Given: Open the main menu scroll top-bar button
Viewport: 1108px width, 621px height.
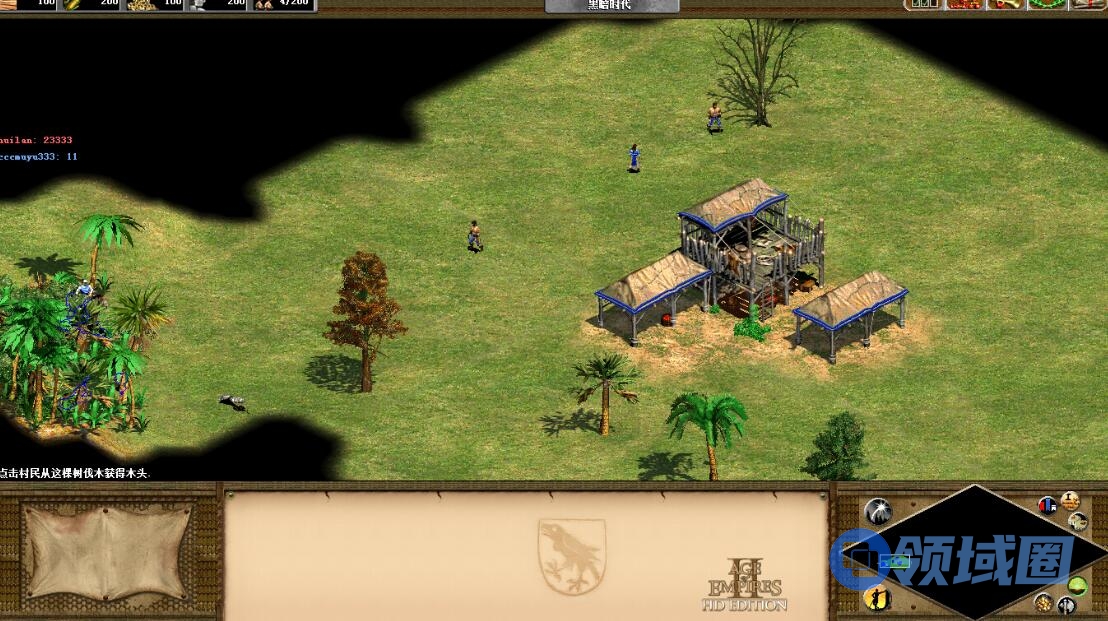Looking at the screenshot, I should pos(1088,5).
